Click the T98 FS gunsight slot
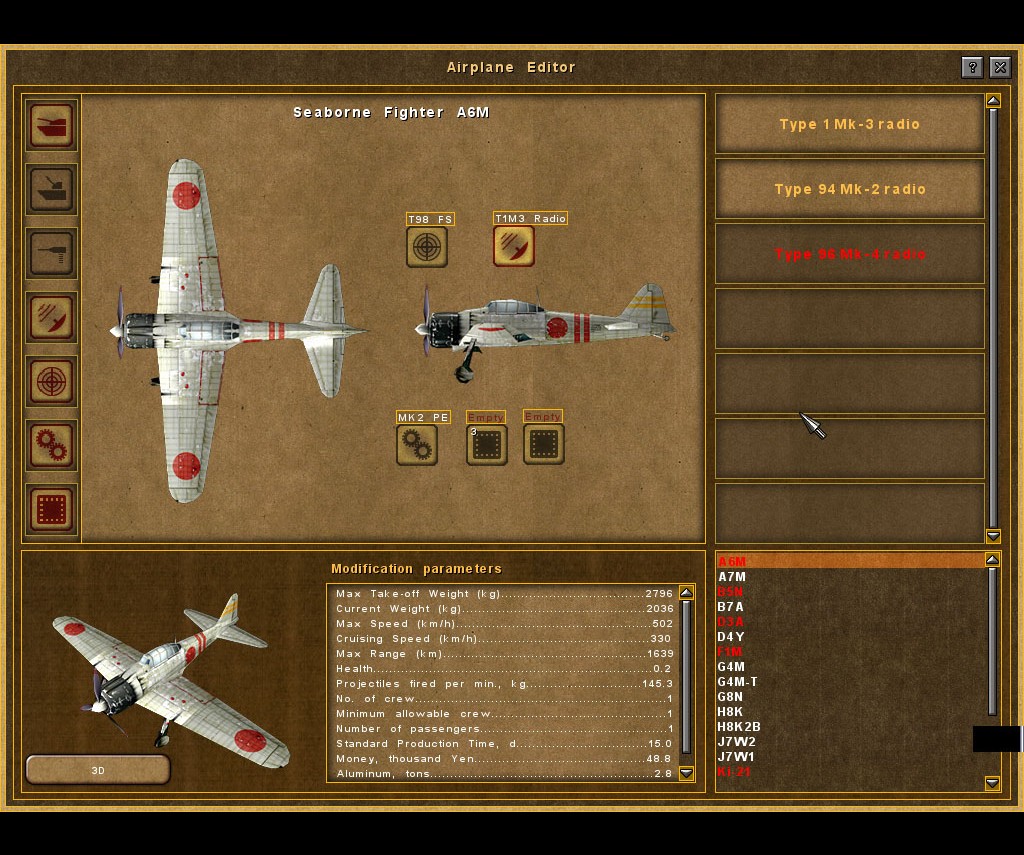 pos(427,246)
